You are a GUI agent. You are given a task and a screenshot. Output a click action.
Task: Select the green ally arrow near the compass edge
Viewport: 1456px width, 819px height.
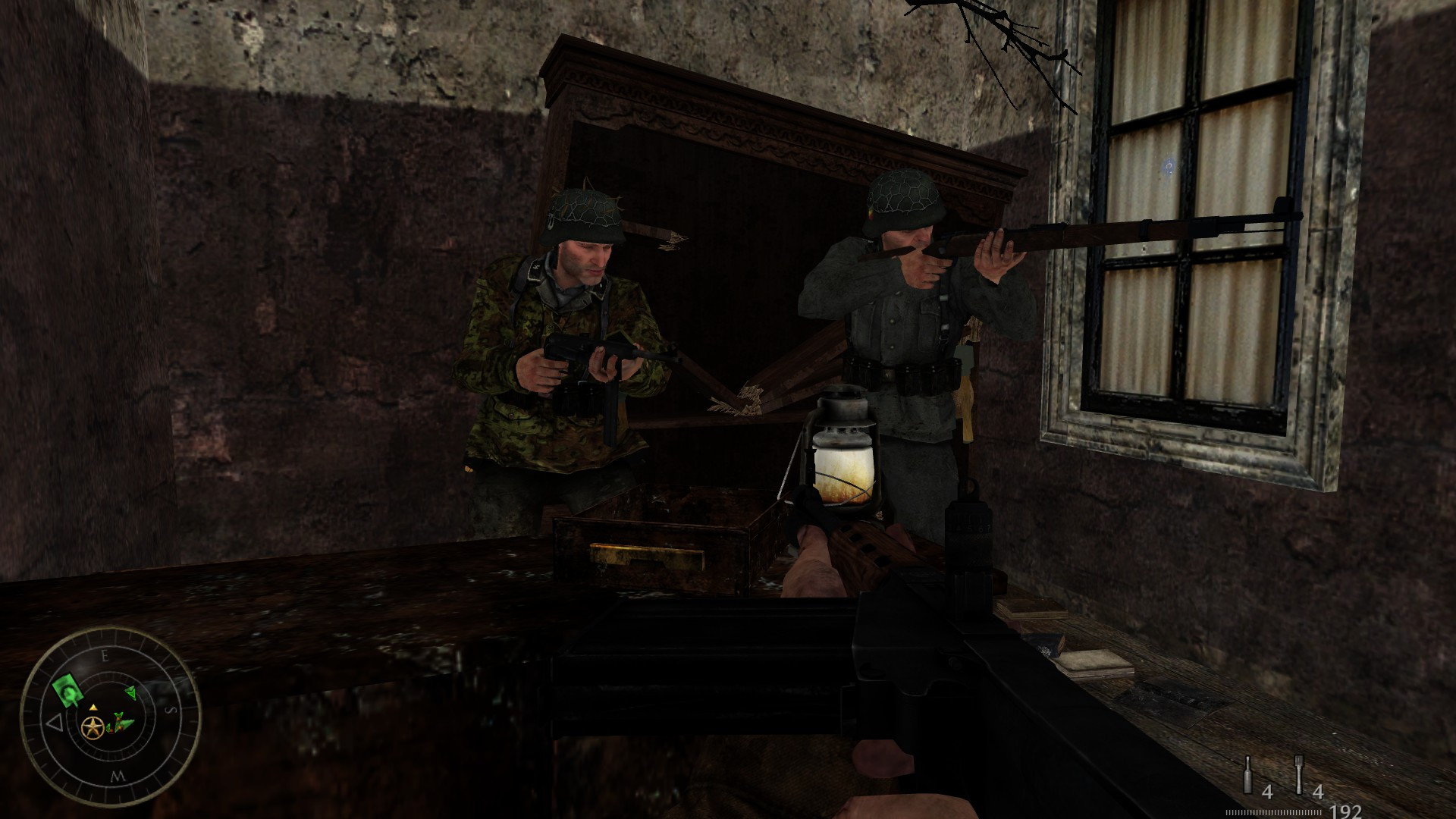point(131,692)
